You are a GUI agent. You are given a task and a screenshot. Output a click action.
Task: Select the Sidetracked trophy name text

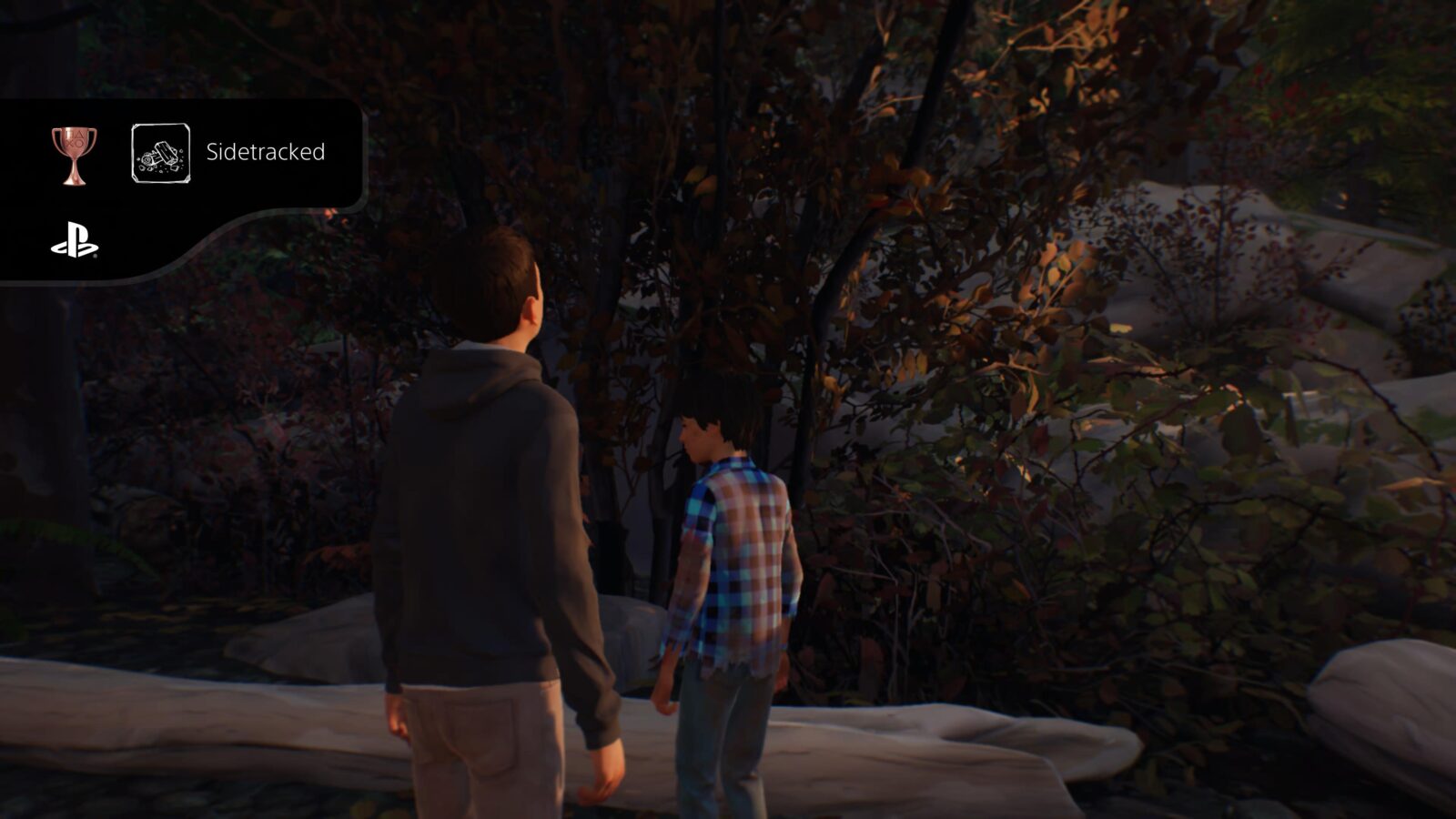click(x=266, y=151)
